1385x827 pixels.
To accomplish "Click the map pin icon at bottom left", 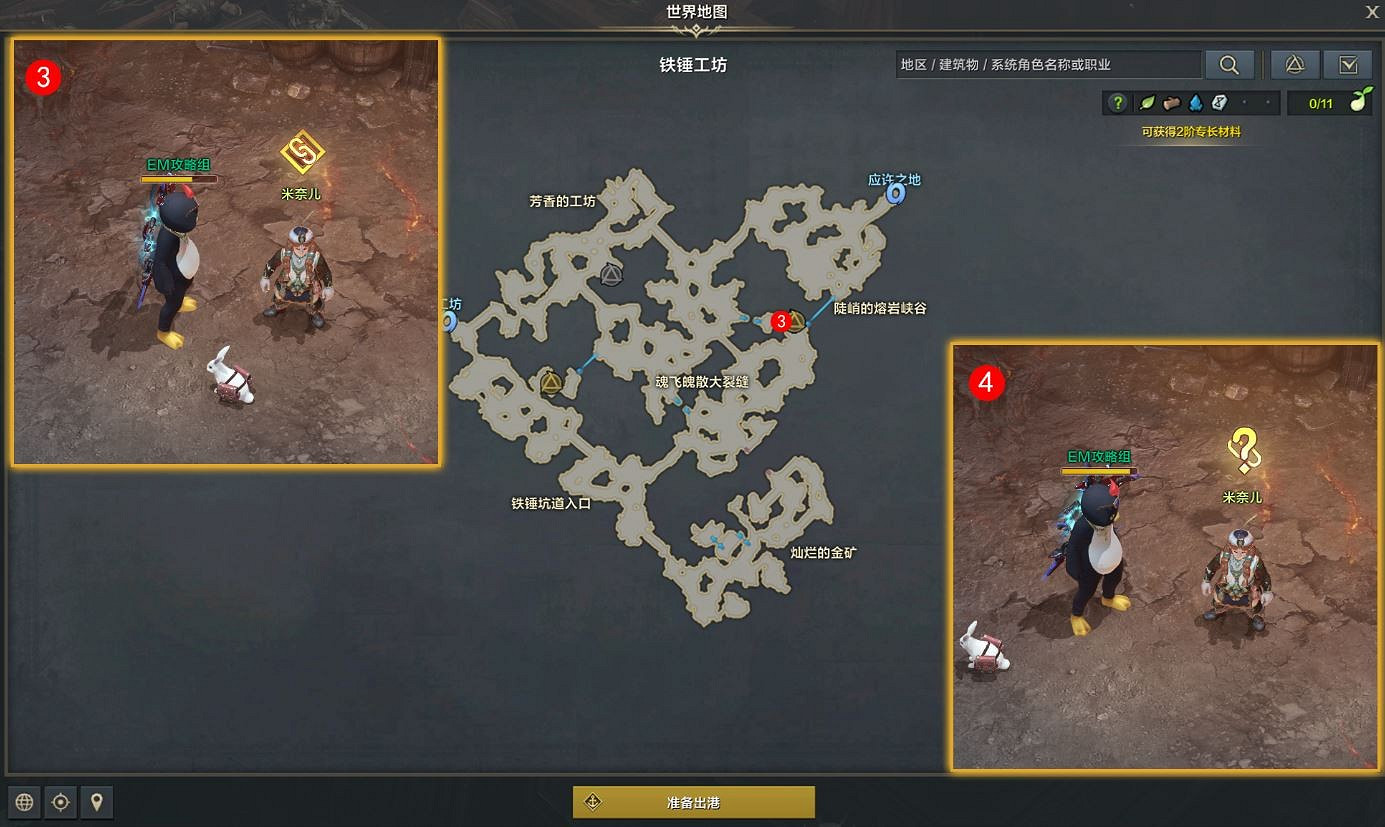I will (97, 801).
